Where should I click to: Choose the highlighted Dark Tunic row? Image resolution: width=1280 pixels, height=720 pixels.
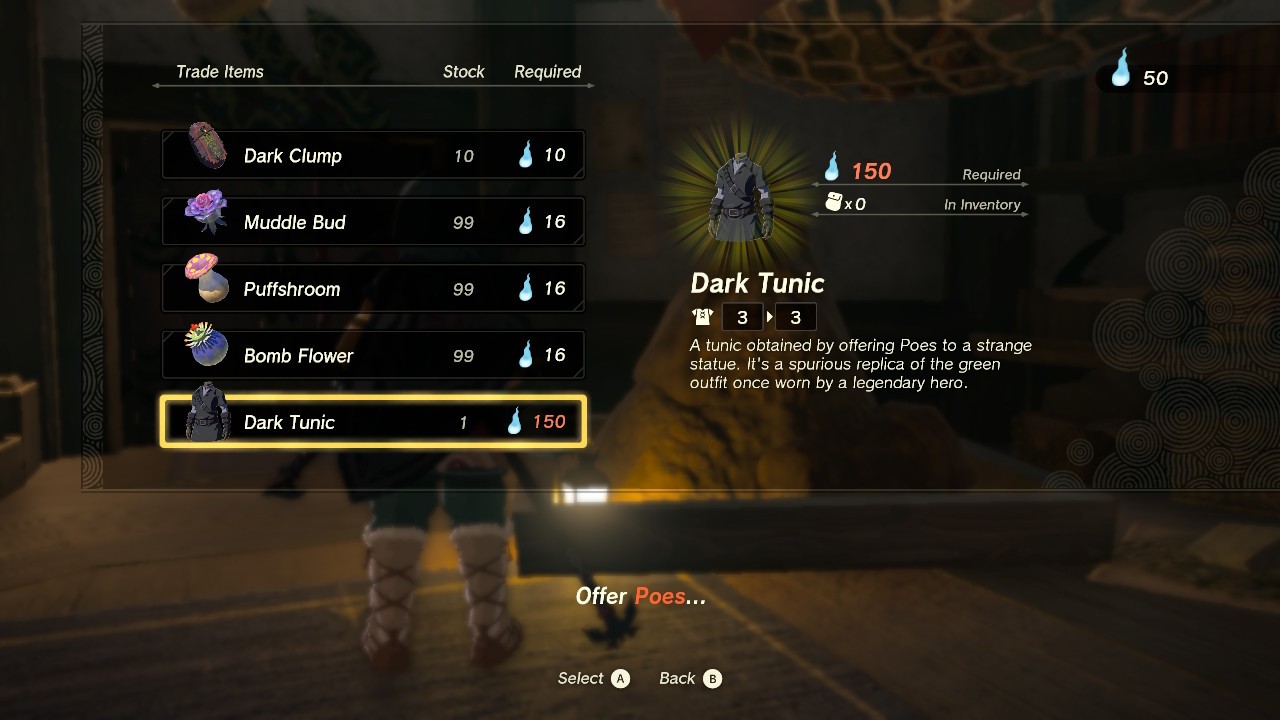pyautogui.click(x=373, y=422)
